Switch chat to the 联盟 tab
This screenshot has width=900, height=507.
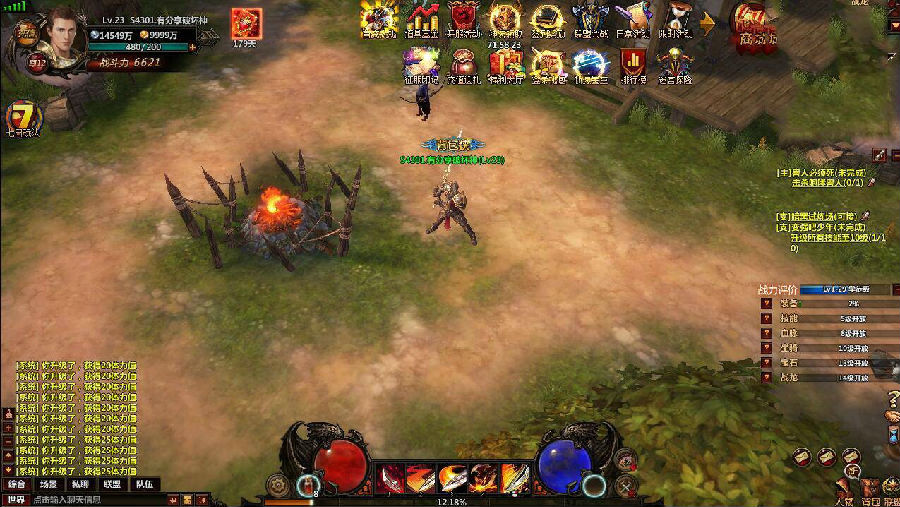113,484
